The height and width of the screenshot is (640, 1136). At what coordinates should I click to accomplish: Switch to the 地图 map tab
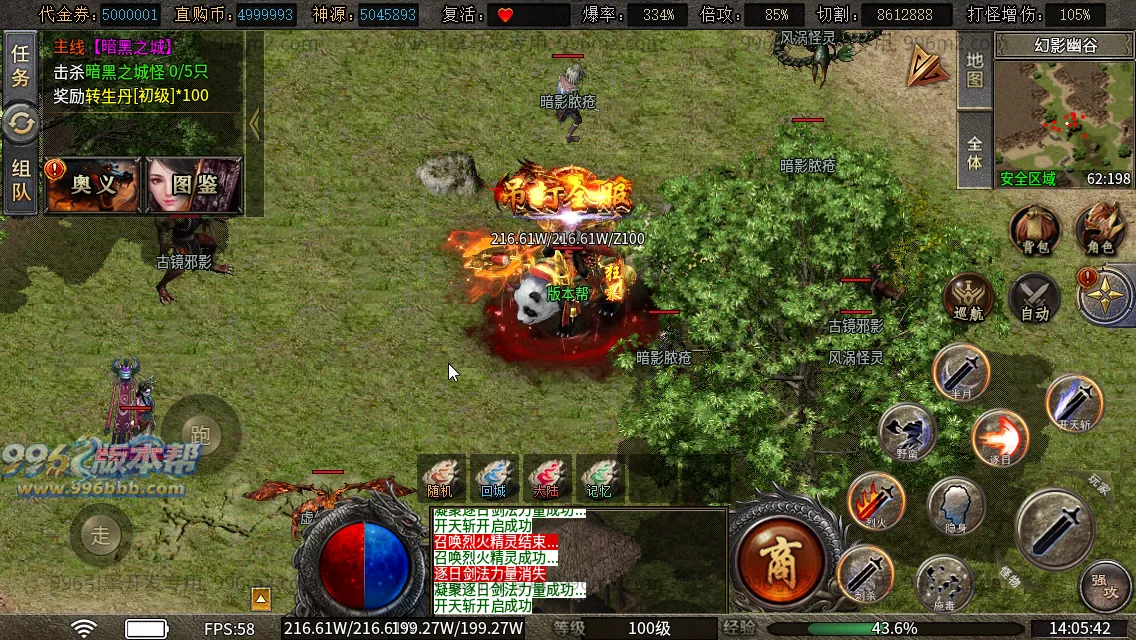click(975, 70)
